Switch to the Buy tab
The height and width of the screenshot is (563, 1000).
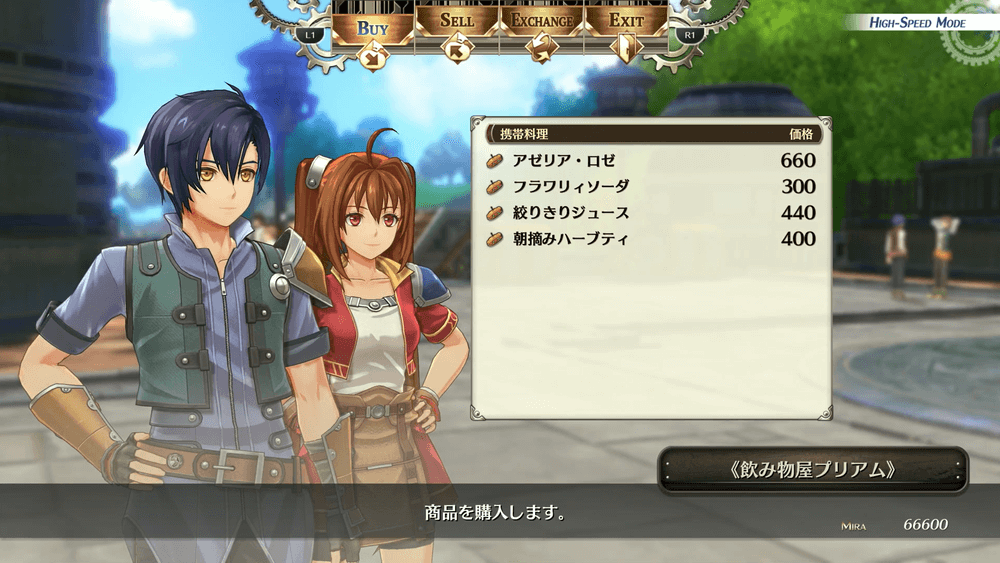click(372, 27)
